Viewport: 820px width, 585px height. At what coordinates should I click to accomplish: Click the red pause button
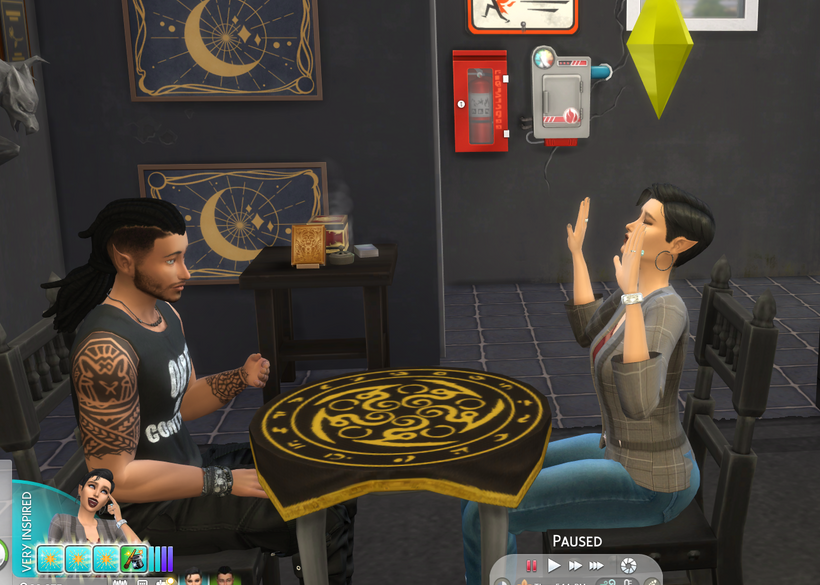tap(532, 565)
